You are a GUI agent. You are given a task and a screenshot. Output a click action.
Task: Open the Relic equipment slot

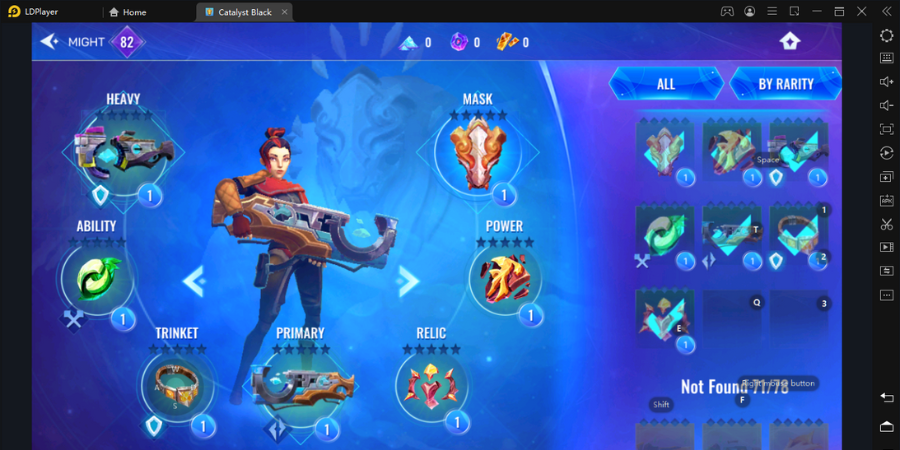(431, 385)
